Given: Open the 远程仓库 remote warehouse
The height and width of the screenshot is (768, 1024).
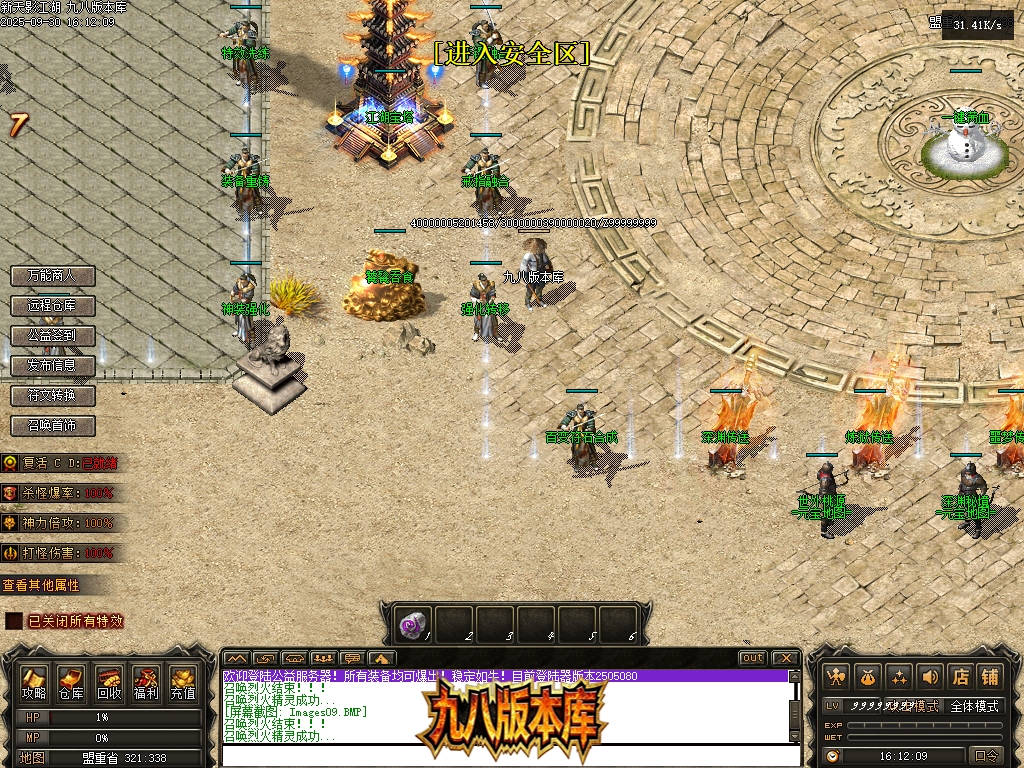Looking at the screenshot, I should click(52, 305).
